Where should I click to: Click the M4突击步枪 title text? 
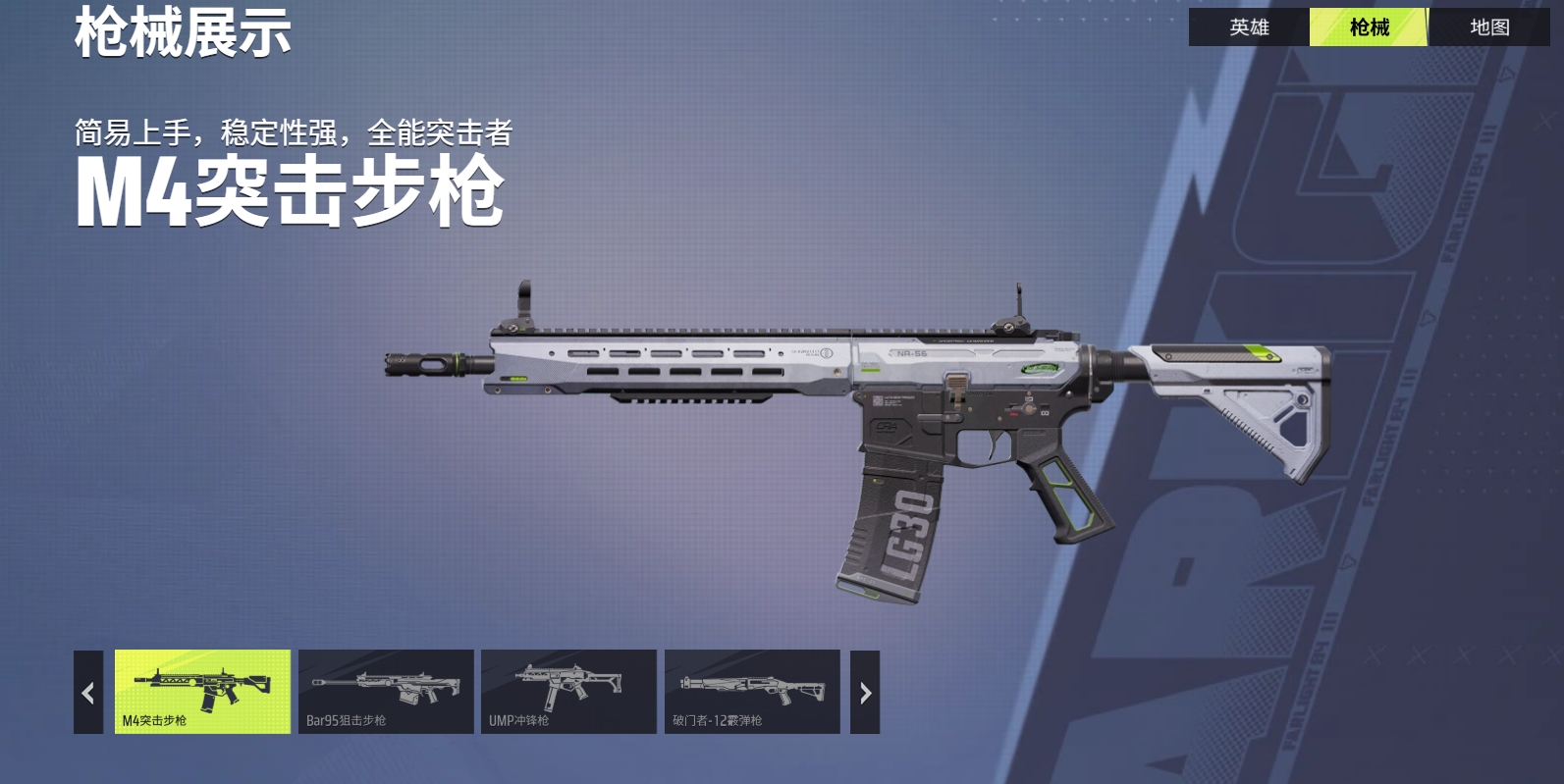[x=288, y=193]
